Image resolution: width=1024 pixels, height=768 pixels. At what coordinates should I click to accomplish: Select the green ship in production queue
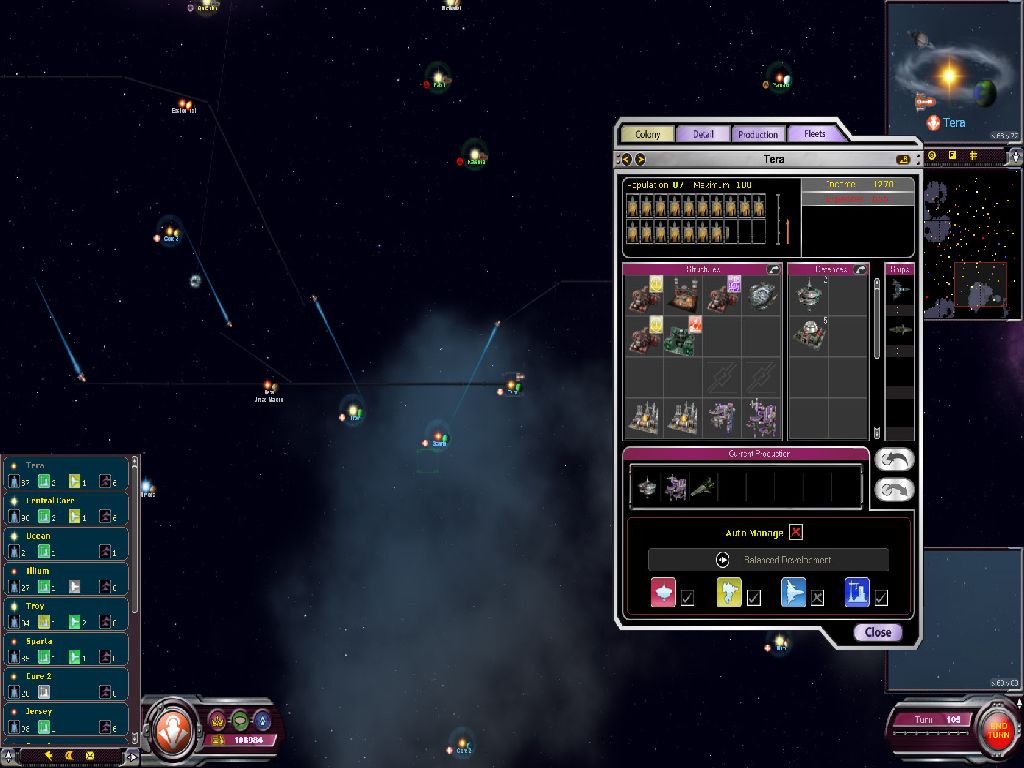click(x=704, y=487)
